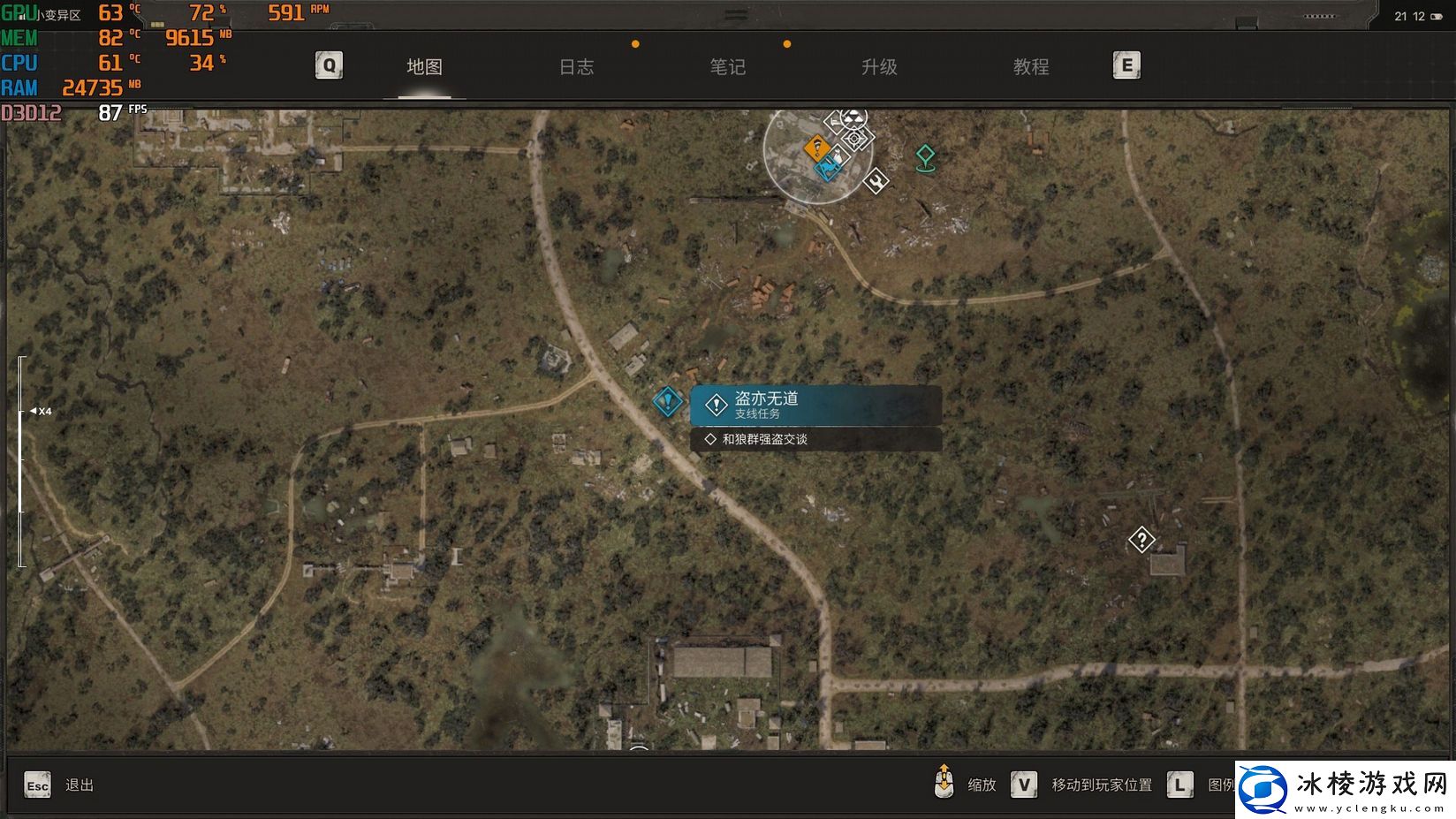Image resolution: width=1456 pixels, height=819 pixels.
Task: Select the orange quest marker
Action: (x=816, y=148)
